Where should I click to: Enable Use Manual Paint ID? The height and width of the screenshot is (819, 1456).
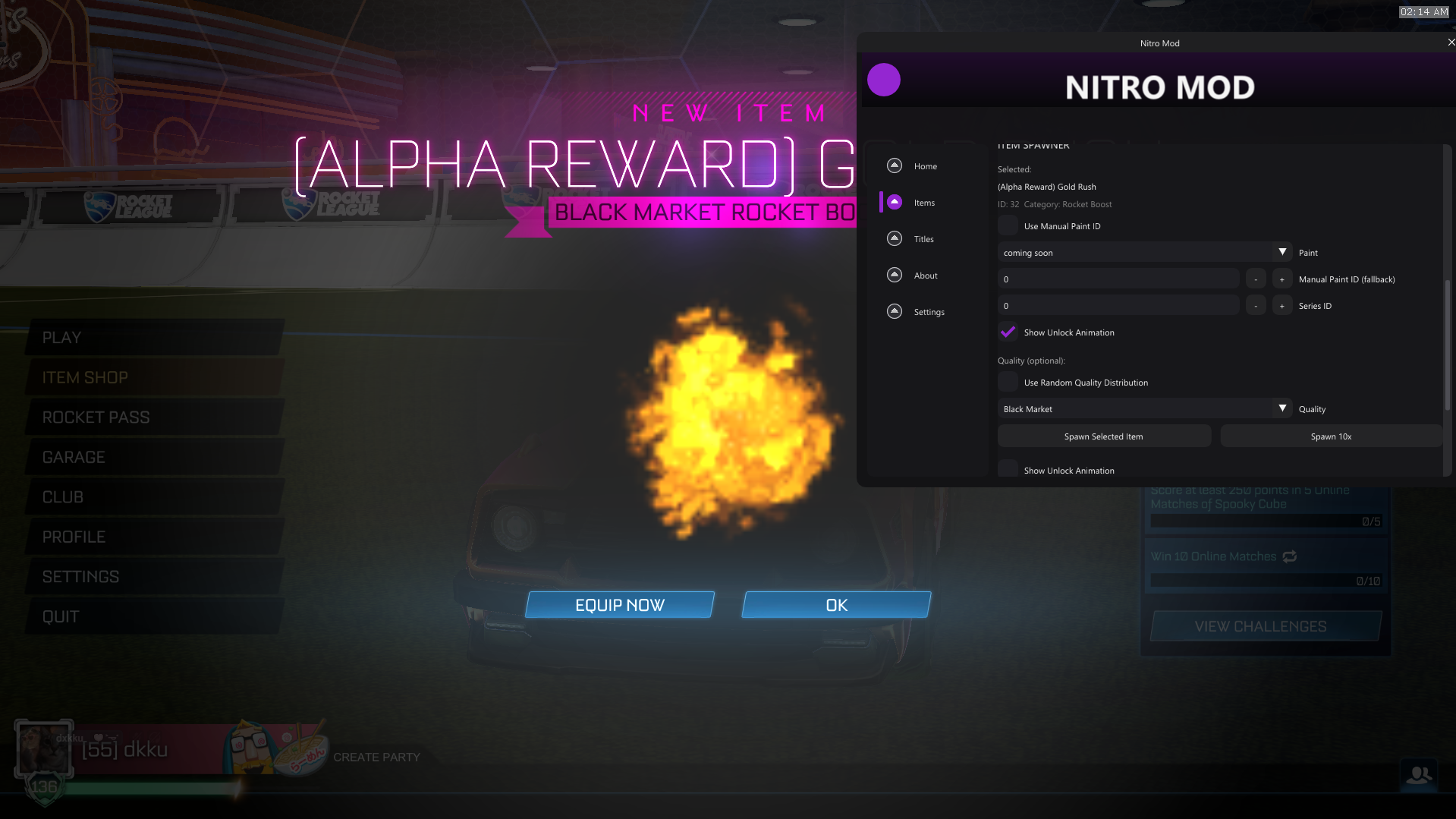[1008, 225]
